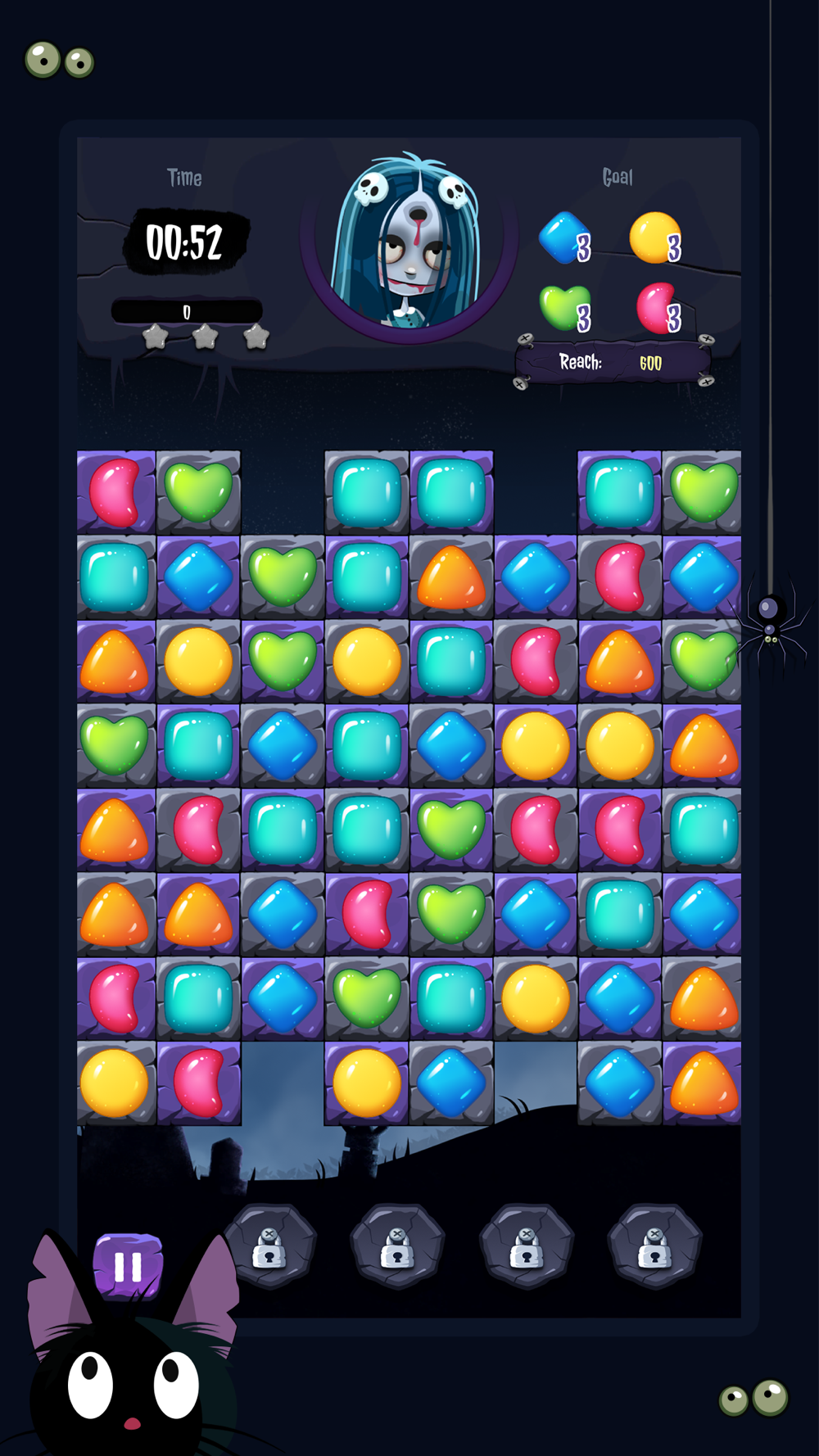Tap the teal square in the sixth row
Screen dimensions: 819x1456
pyautogui.click(x=620, y=915)
